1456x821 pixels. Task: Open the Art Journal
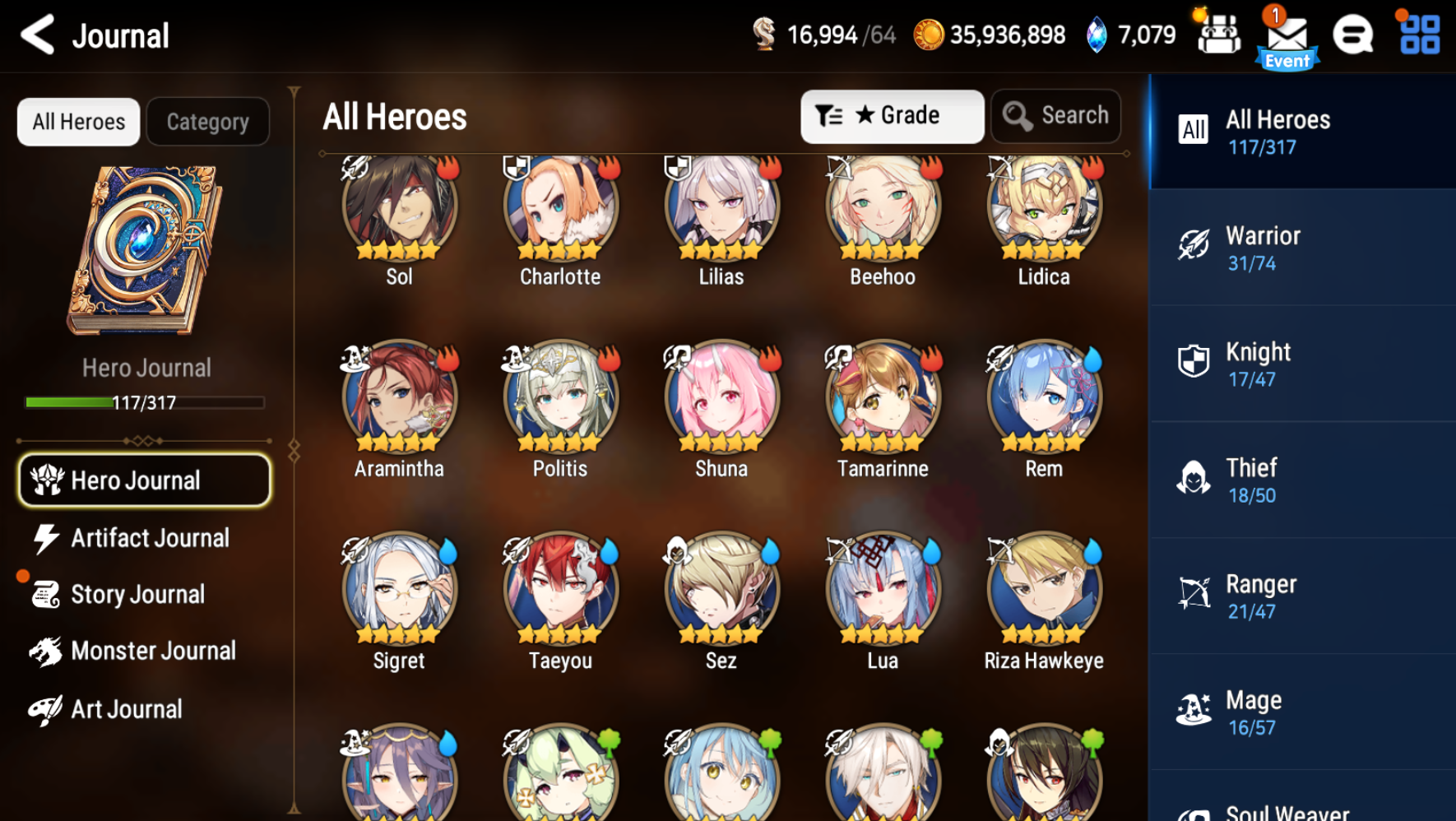click(x=127, y=708)
